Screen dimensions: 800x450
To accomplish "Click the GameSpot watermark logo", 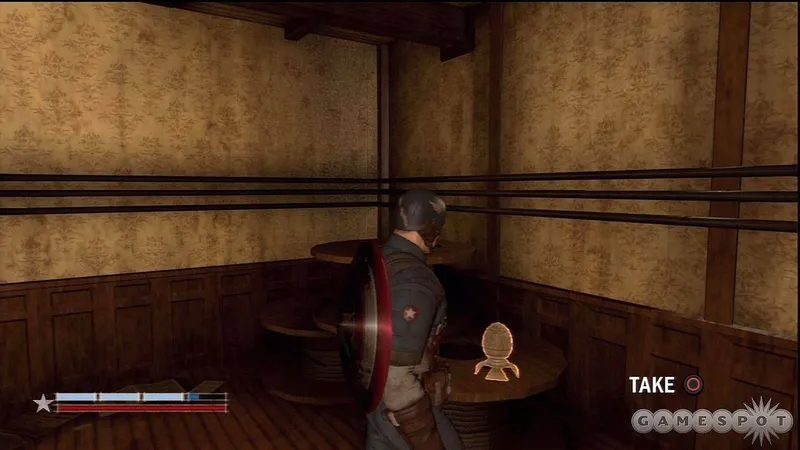I will (x=713, y=420).
